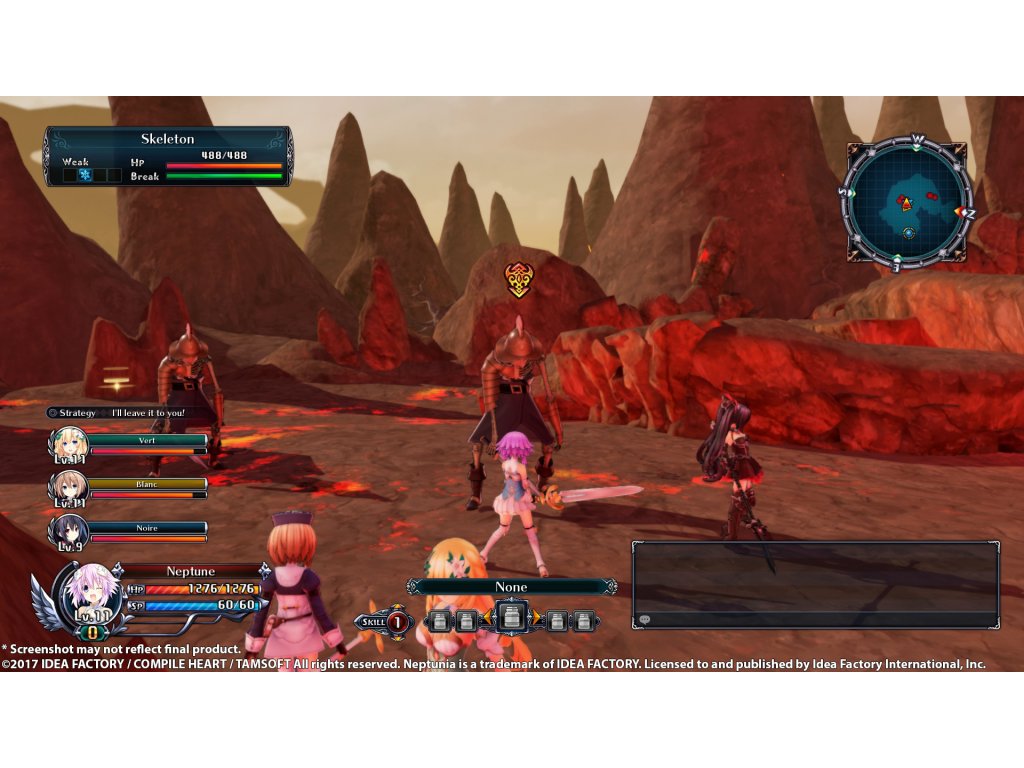Image resolution: width=1024 pixels, height=768 pixels.
Task: Click Neptune's character portrait
Action: [92, 594]
